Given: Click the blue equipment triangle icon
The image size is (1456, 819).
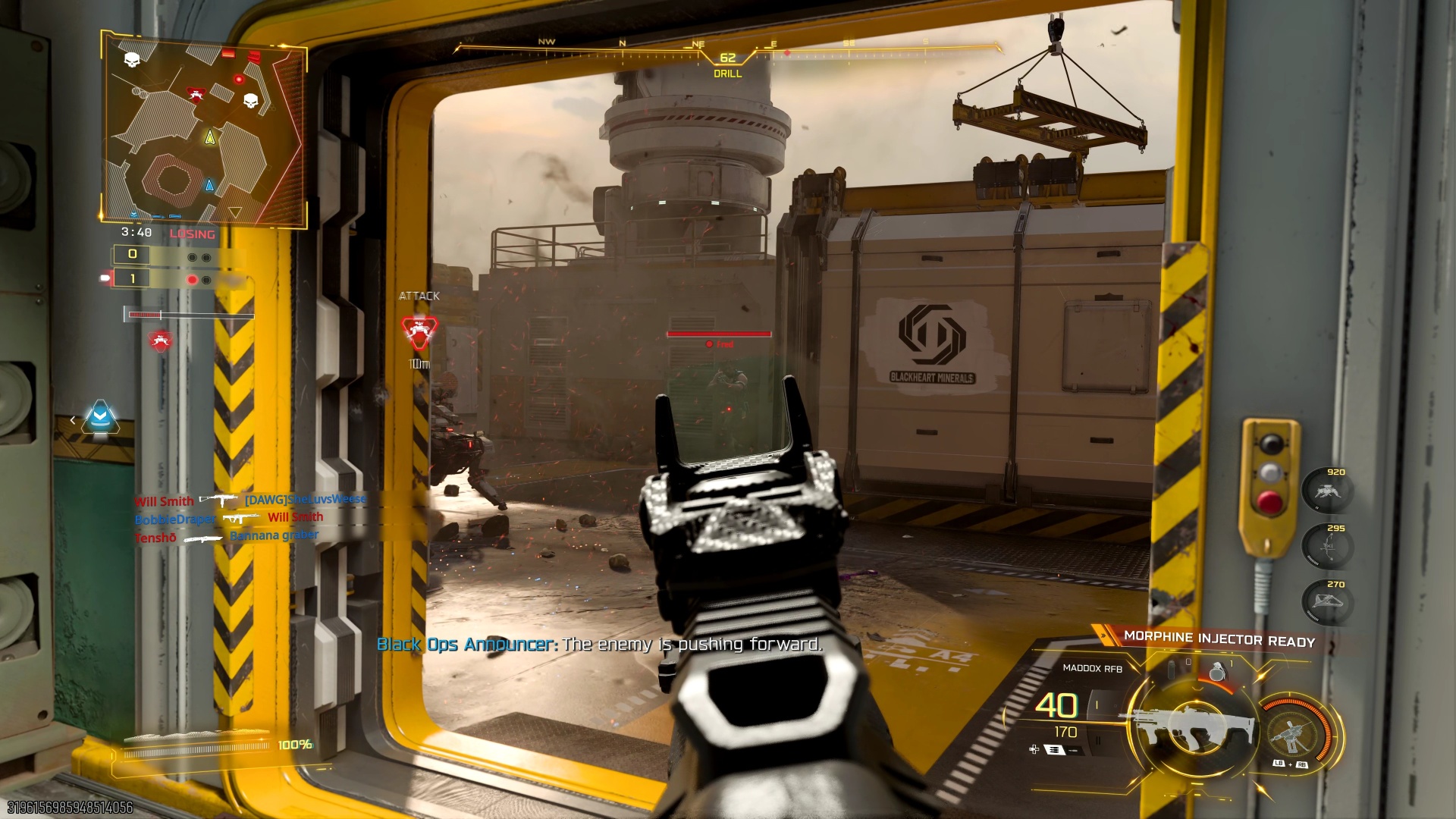Looking at the screenshot, I should (101, 418).
